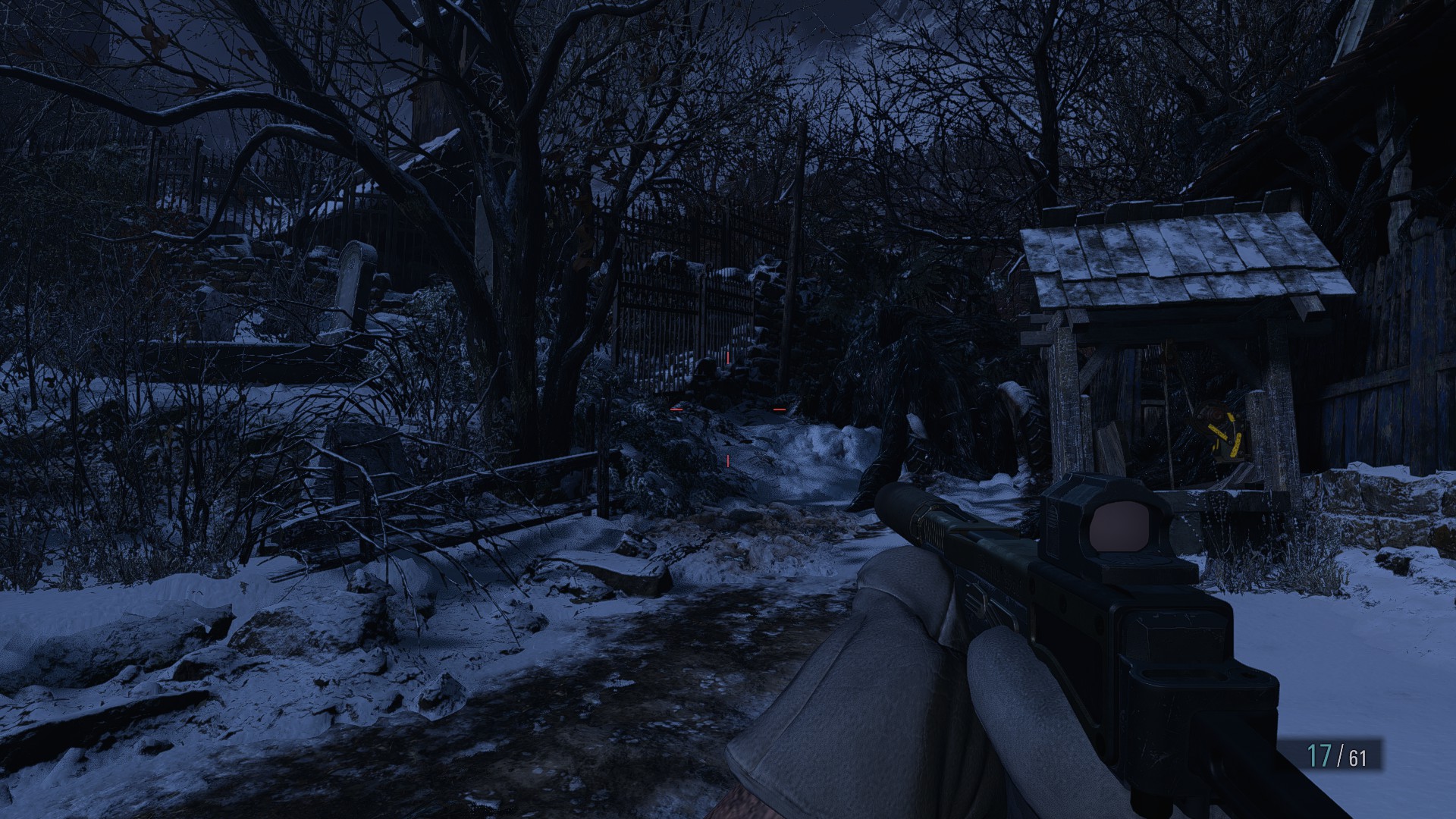Screen dimensions: 1456x819
Task: Click the ammo counter HUD panel
Action: [1342, 755]
